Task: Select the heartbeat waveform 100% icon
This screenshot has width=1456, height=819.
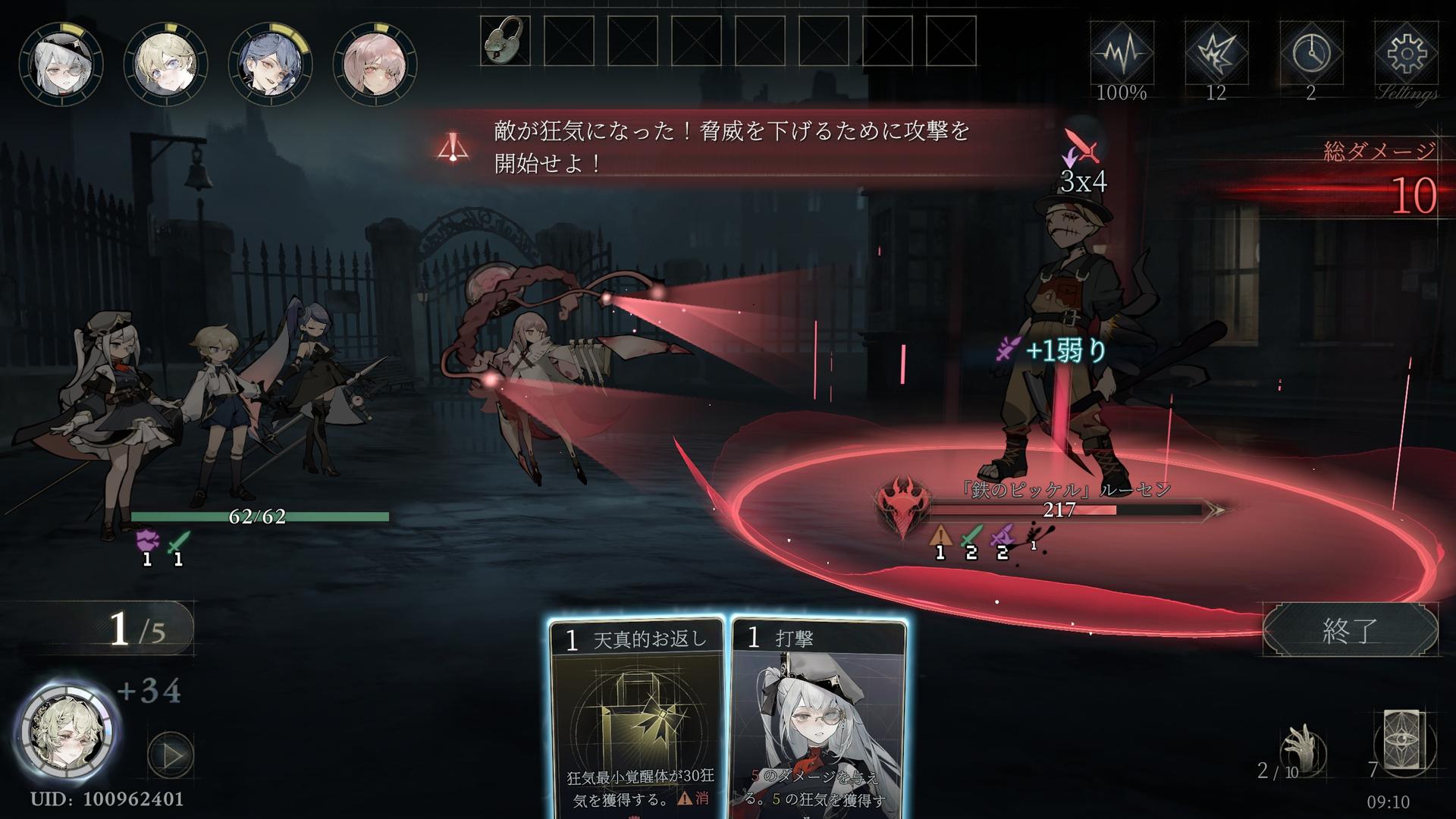Action: point(1122,55)
